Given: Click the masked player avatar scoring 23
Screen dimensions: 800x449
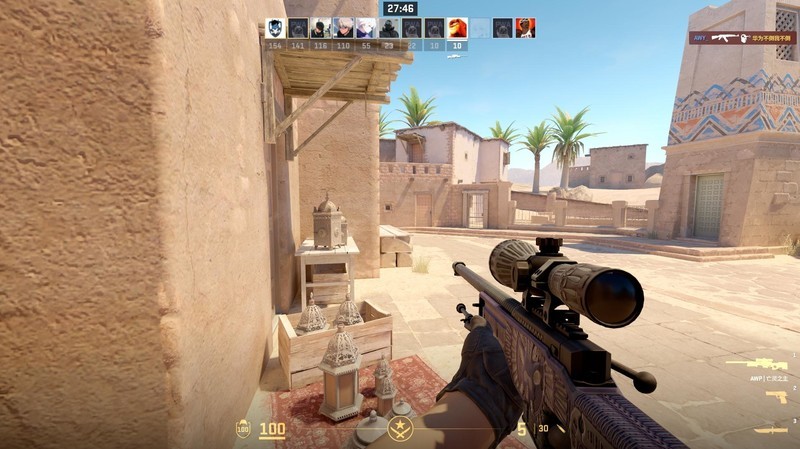Looking at the screenshot, I should tap(389, 28).
